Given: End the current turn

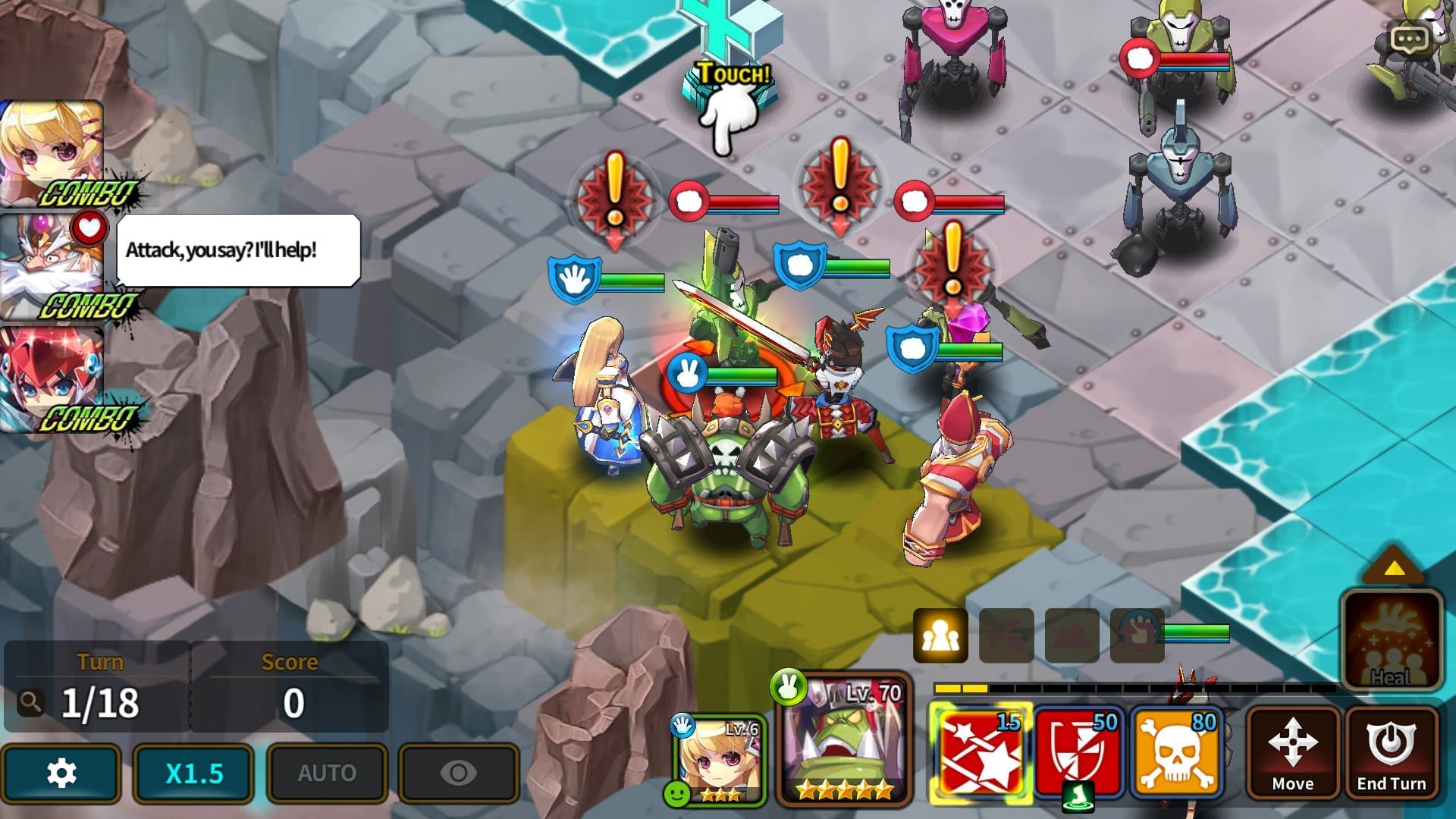Looking at the screenshot, I should coord(1391,753).
